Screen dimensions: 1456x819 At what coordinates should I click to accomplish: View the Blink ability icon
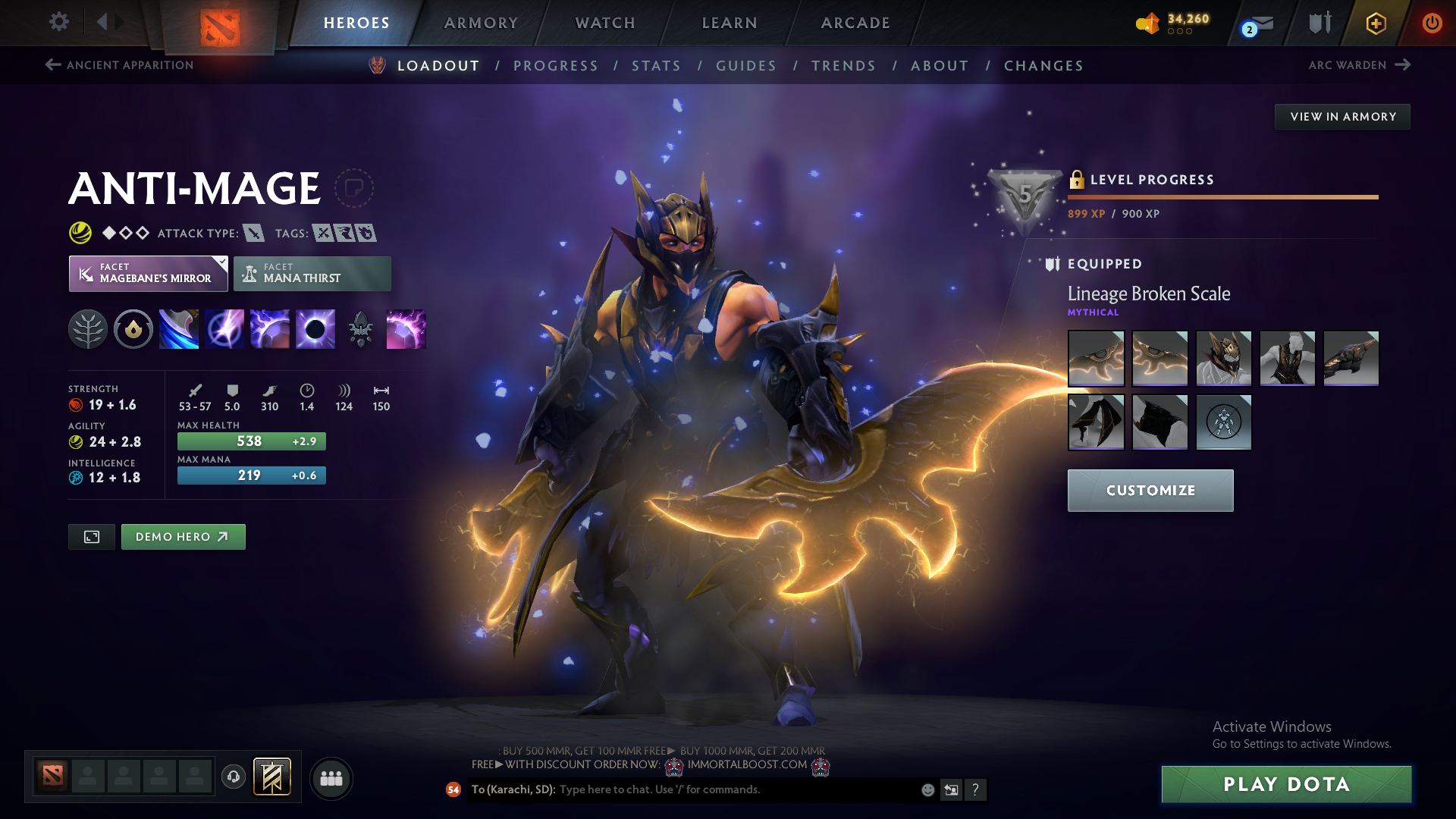coord(224,328)
